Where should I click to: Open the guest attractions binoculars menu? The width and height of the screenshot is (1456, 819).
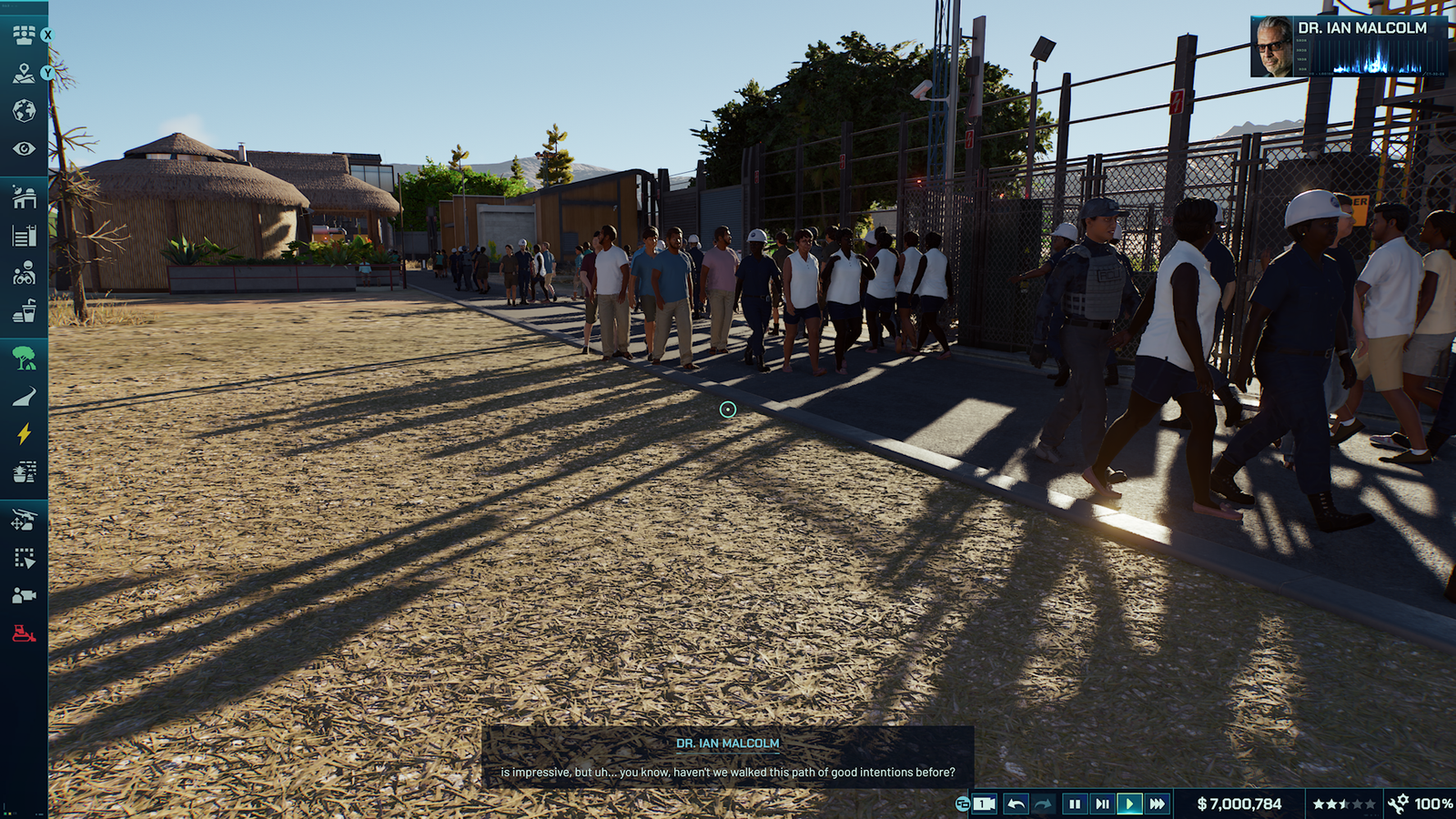point(24,273)
